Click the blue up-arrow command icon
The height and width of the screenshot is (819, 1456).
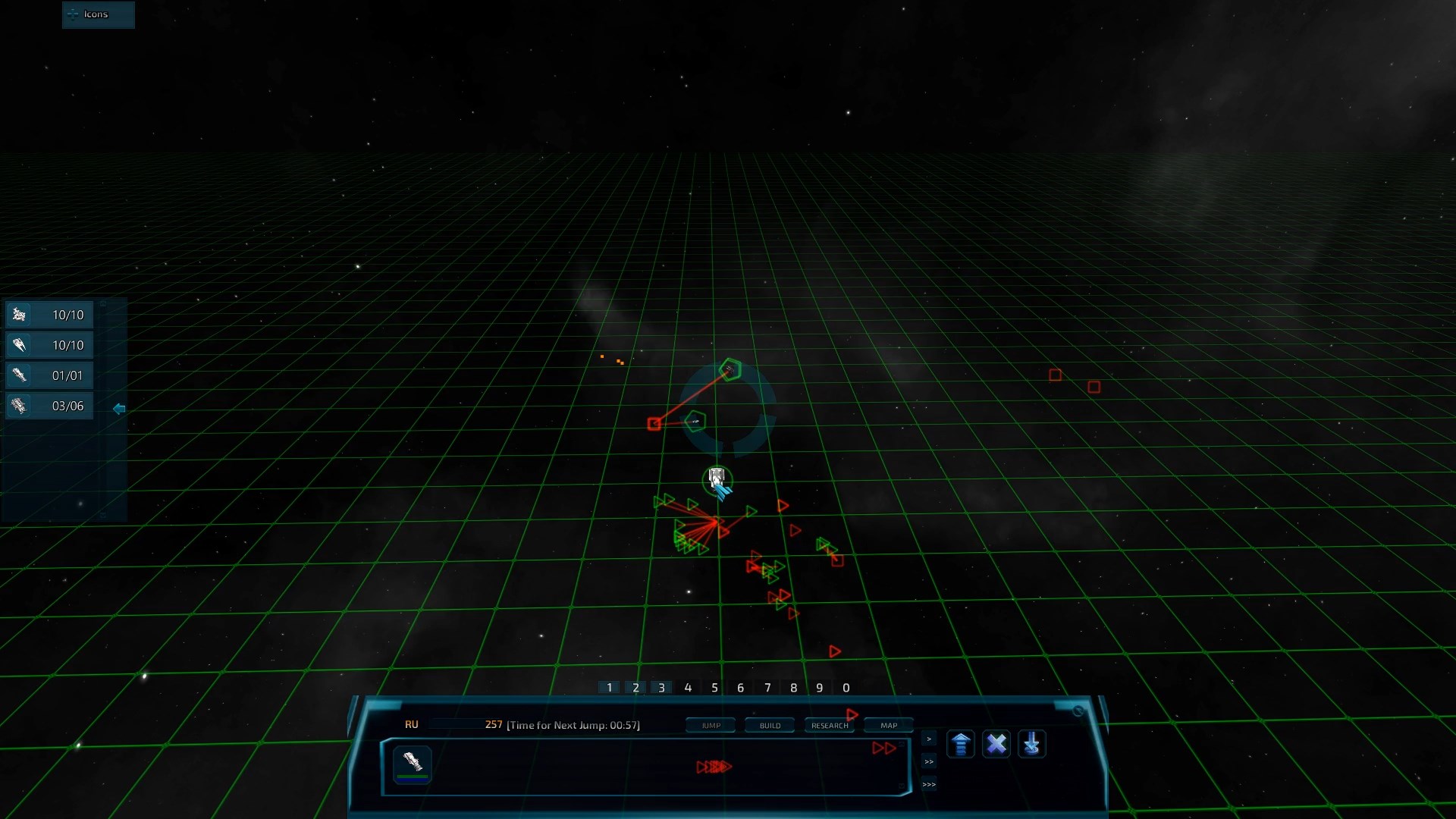(960, 744)
